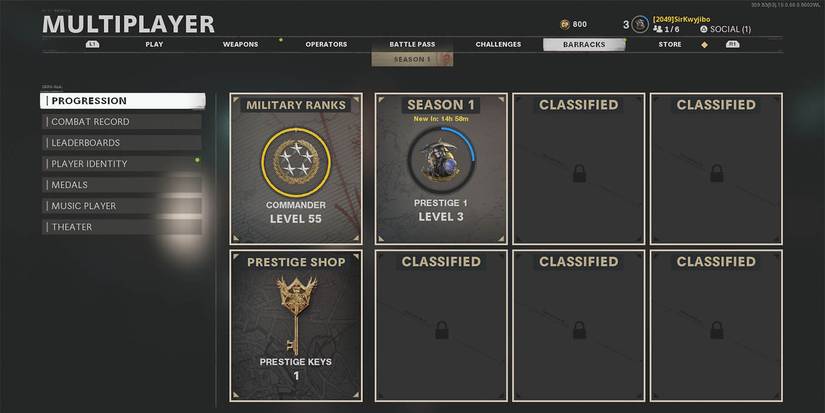Select the Barracks tab
This screenshot has width=825, height=413.
(x=584, y=44)
